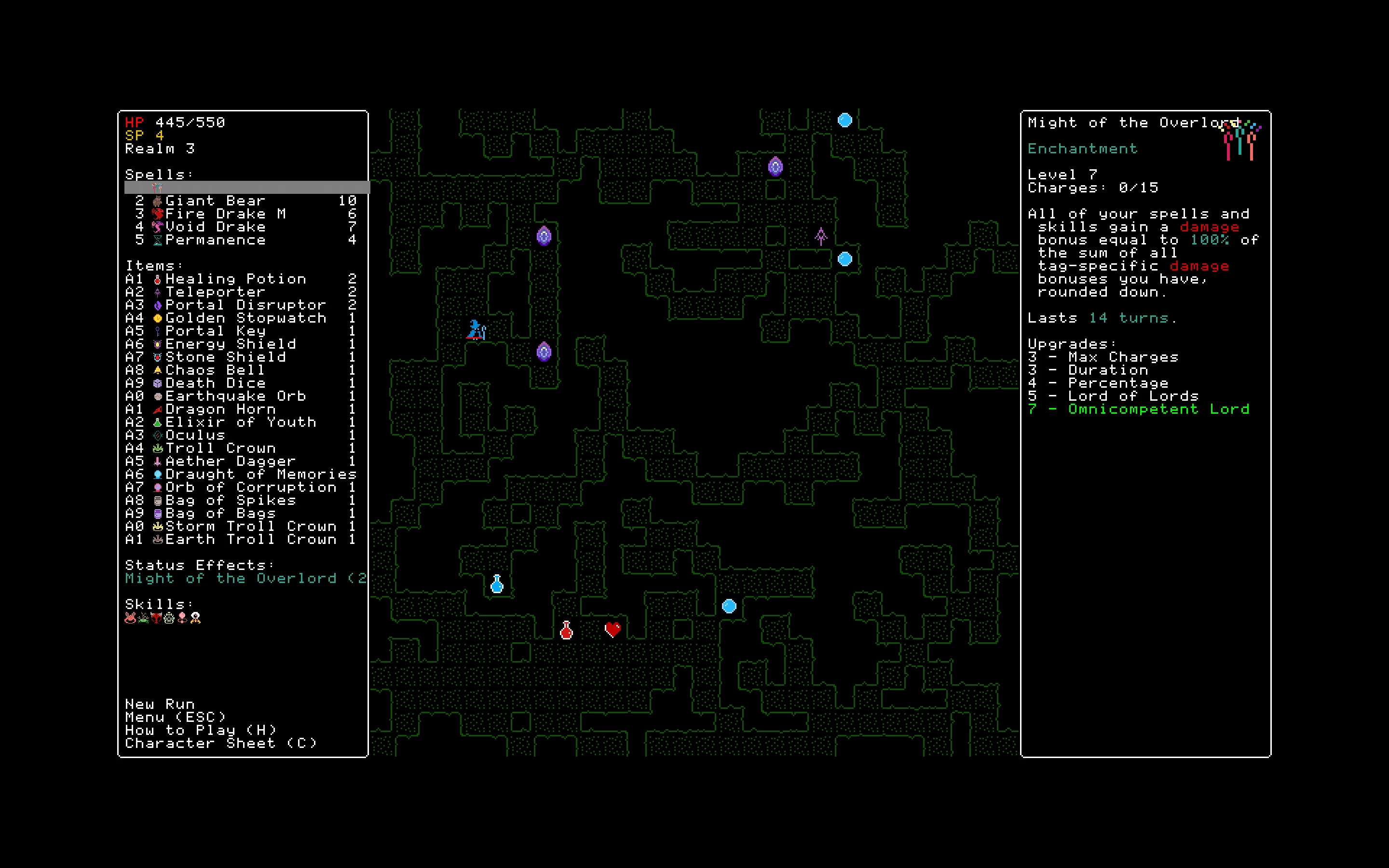Choose the Death Dice item
The width and height of the screenshot is (1389, 868).
[x=215, y=383]
